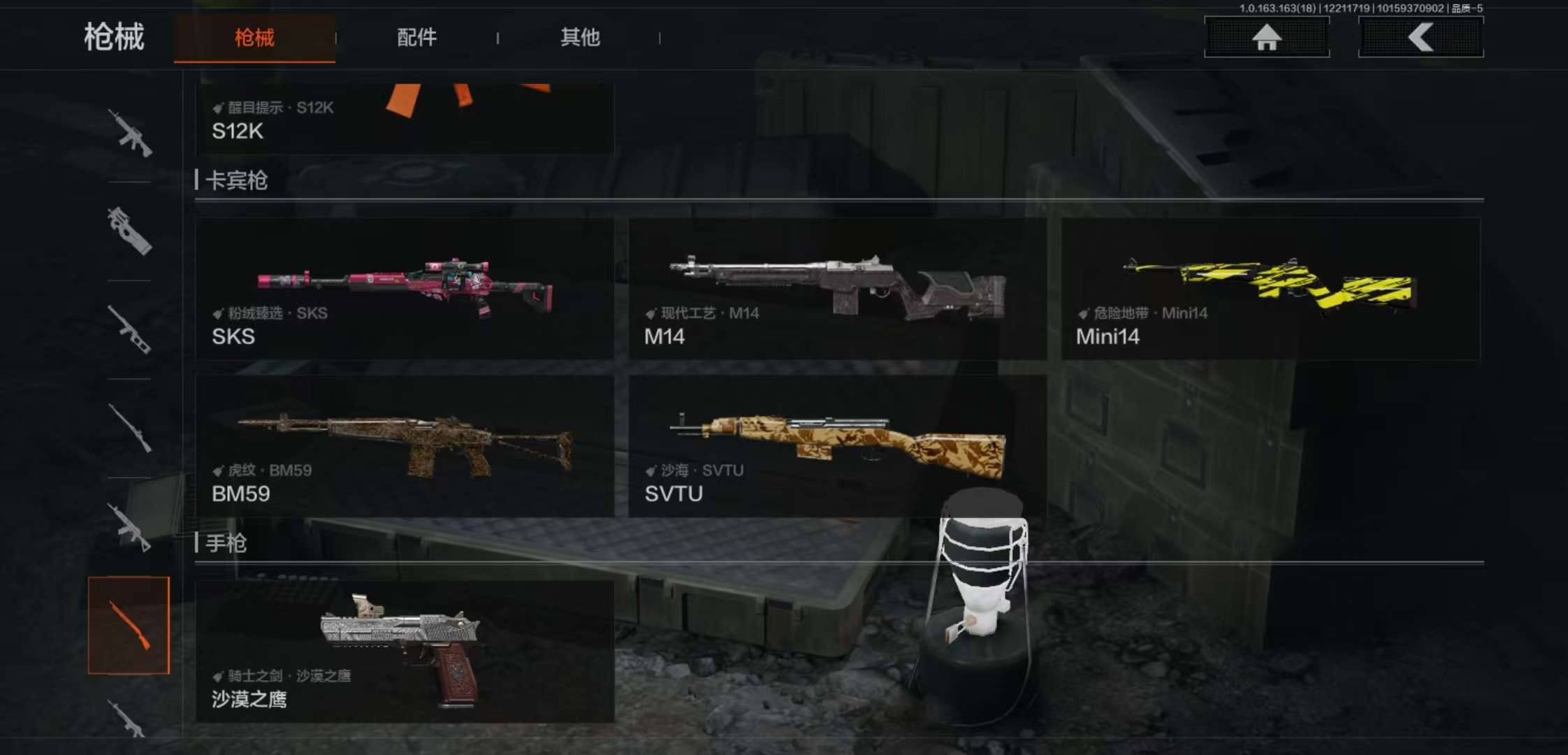Screen dimensions: 1568x755
Task: Go to the home screen
Action: pyautogui.click(x=1266, y=37)
